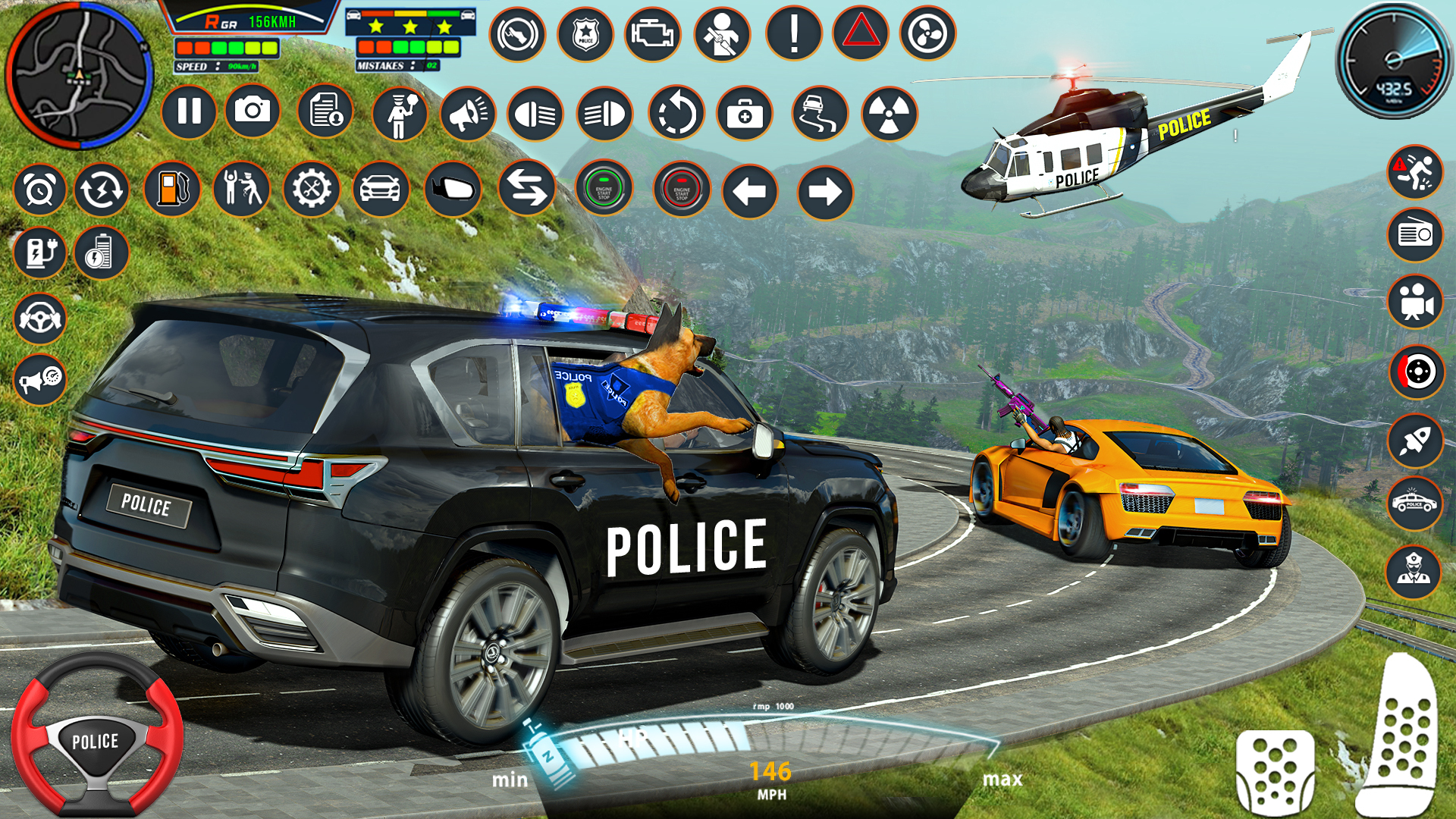
Task: Switch camera with the video camera icon
Action: point(1415,303)
